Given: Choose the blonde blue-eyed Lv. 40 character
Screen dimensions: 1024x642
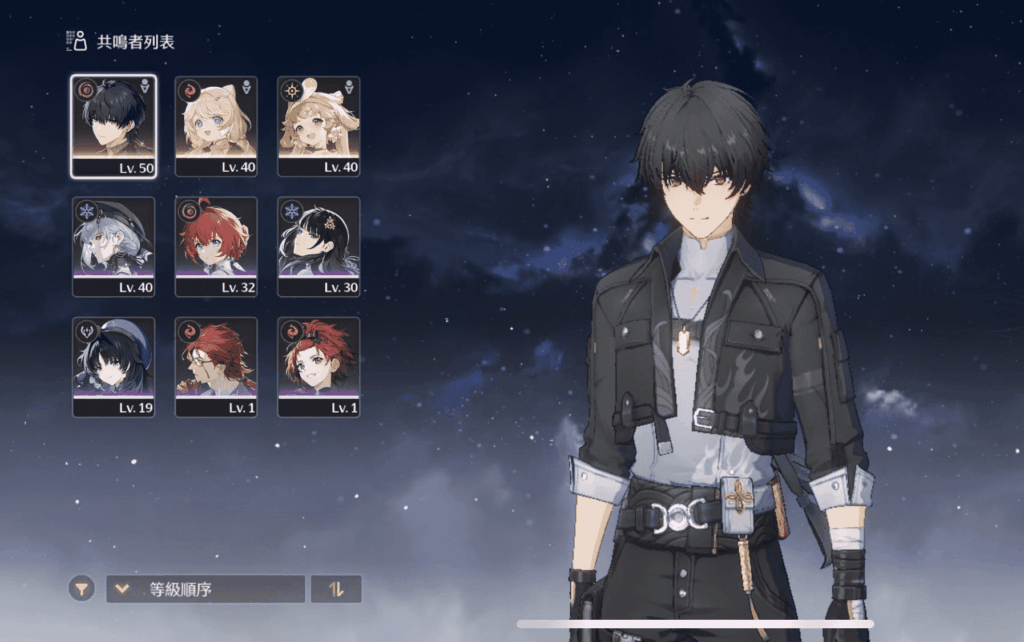Looking at the screenshot, I should click(x=216, y=125).
